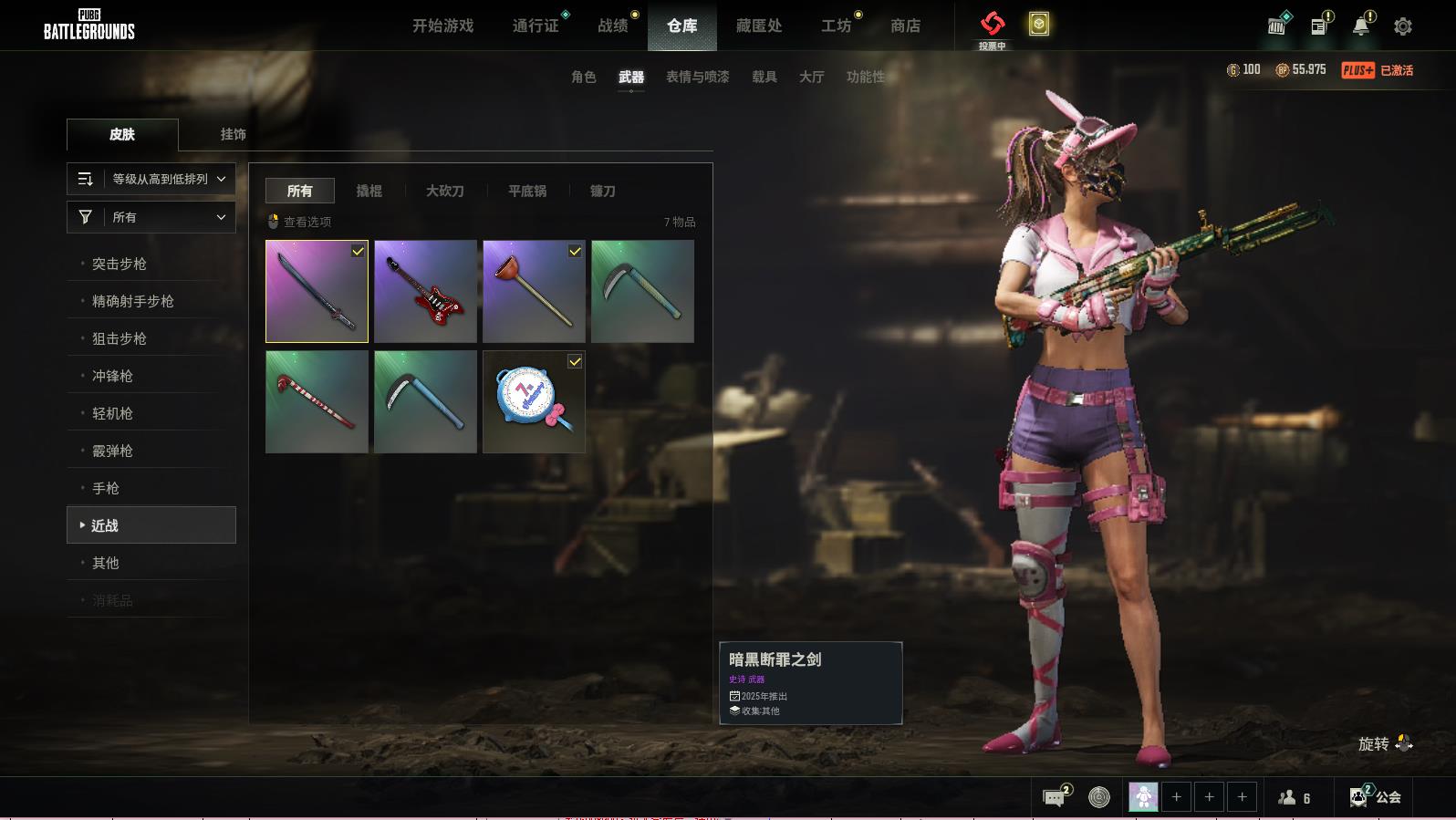Select the 手枪 pistol category
The image size is (1456, 820).
(106, 488)
